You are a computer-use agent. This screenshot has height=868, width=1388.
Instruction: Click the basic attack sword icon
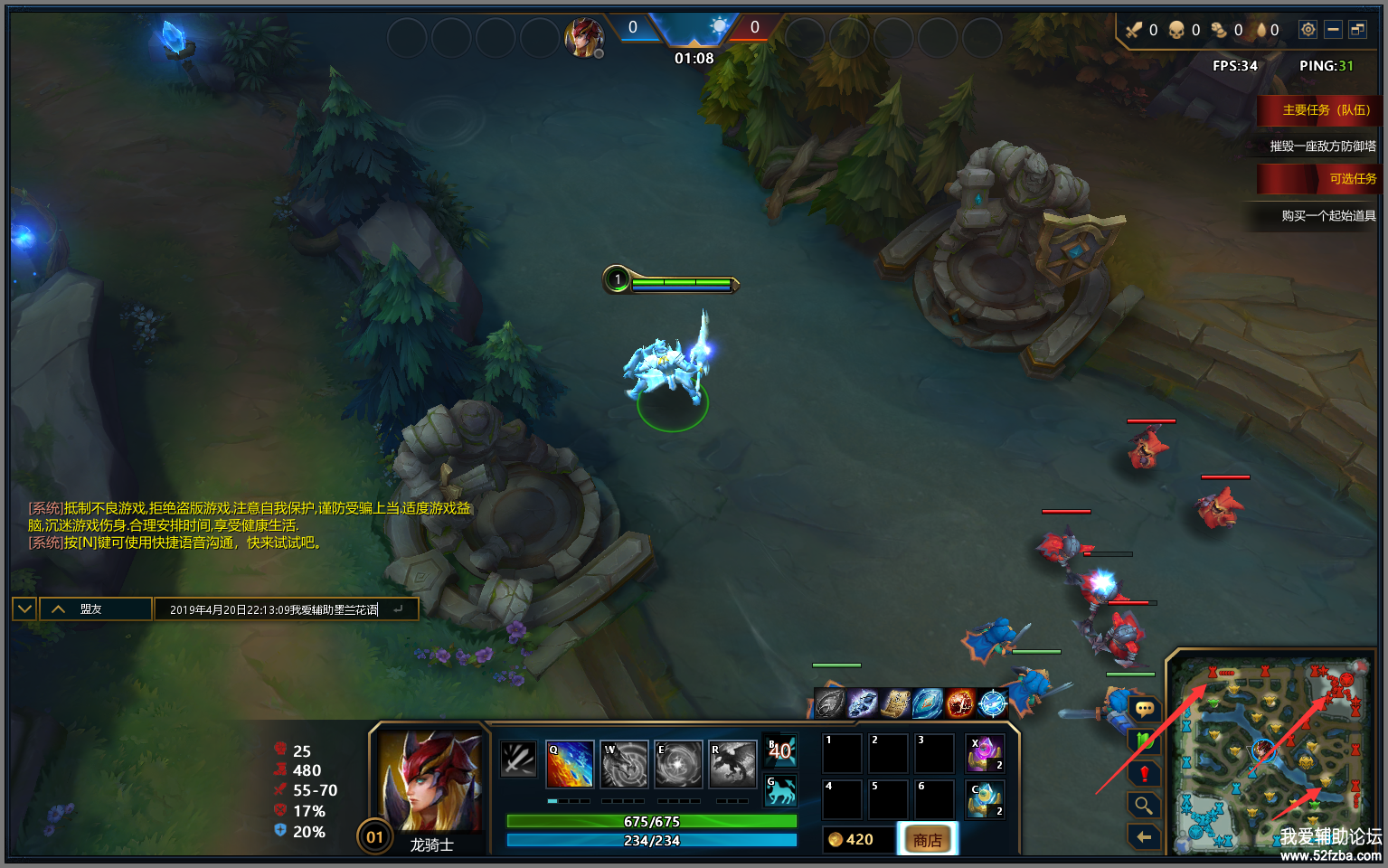pos(518,759)
